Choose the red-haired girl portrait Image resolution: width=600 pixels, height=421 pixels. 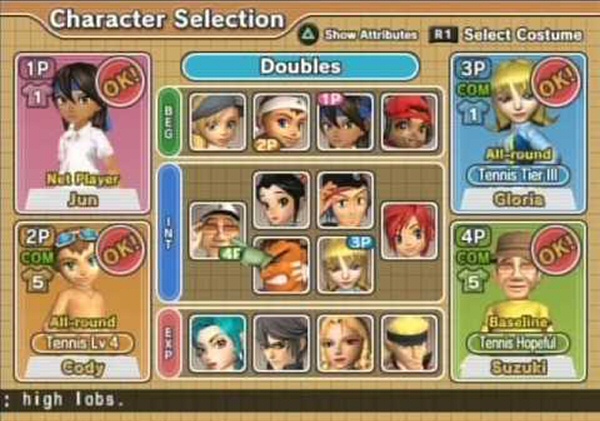tap(409, 231)
